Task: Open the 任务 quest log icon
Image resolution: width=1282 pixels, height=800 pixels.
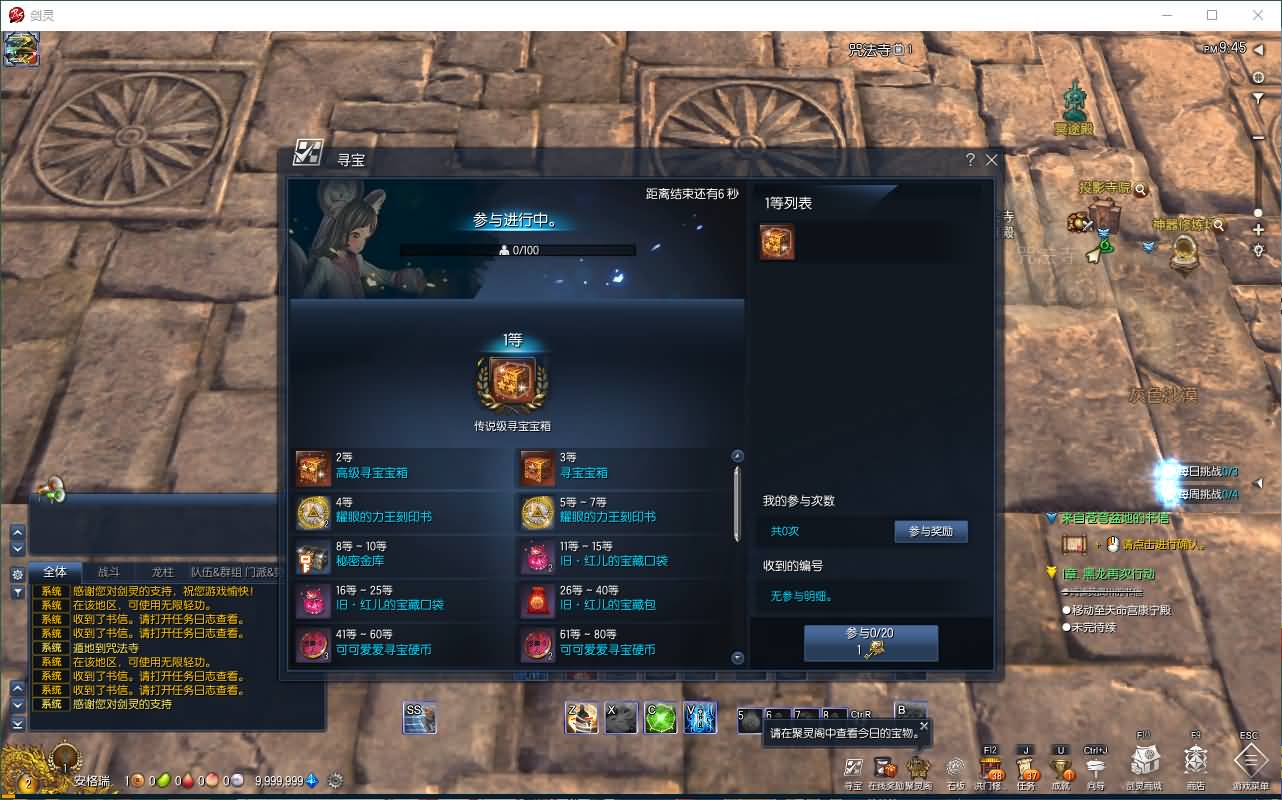Action: pos(1026,768)
